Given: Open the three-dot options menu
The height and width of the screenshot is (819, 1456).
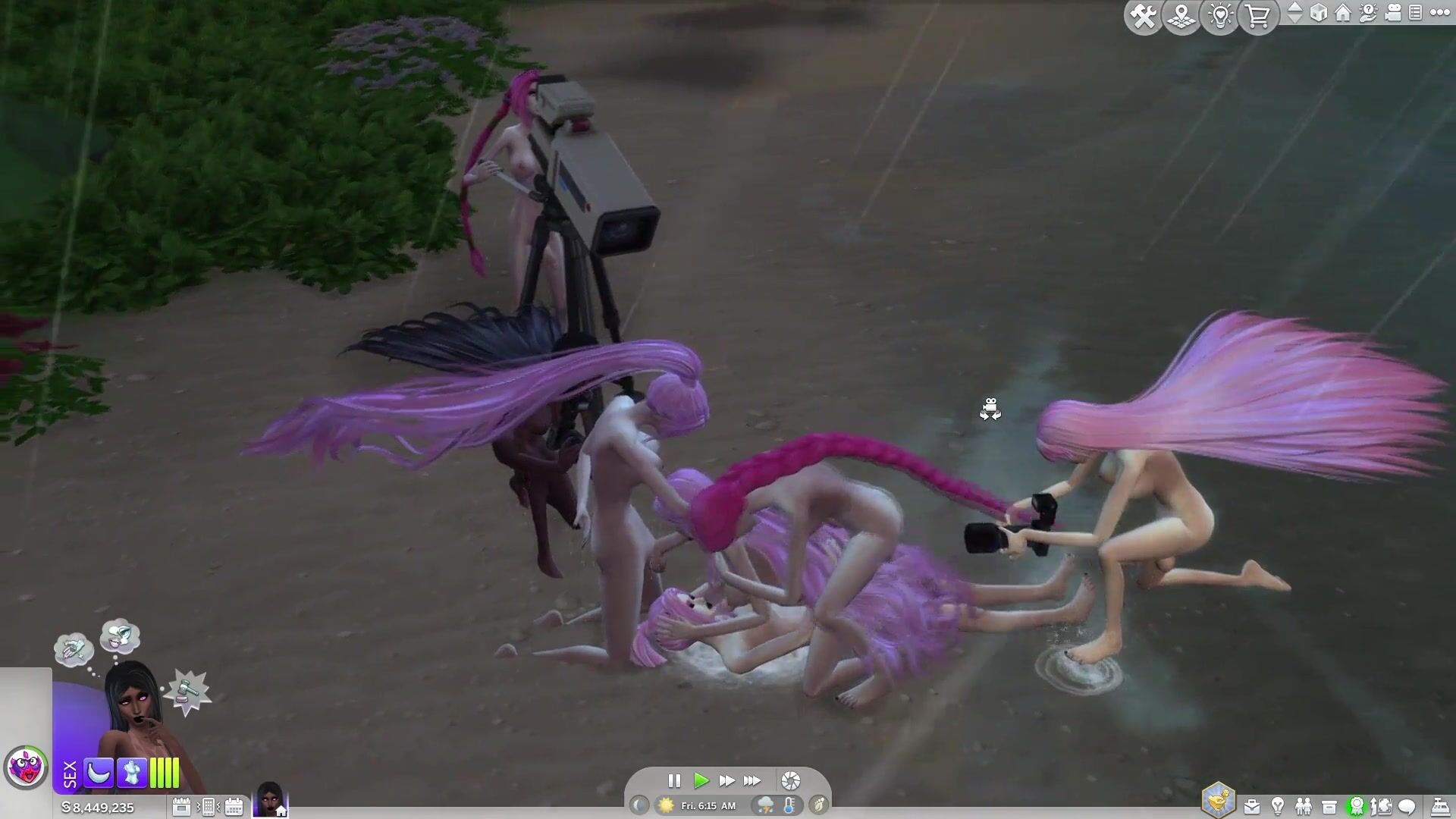Looking at the screenshot, I should click(x=1440, y=13).
